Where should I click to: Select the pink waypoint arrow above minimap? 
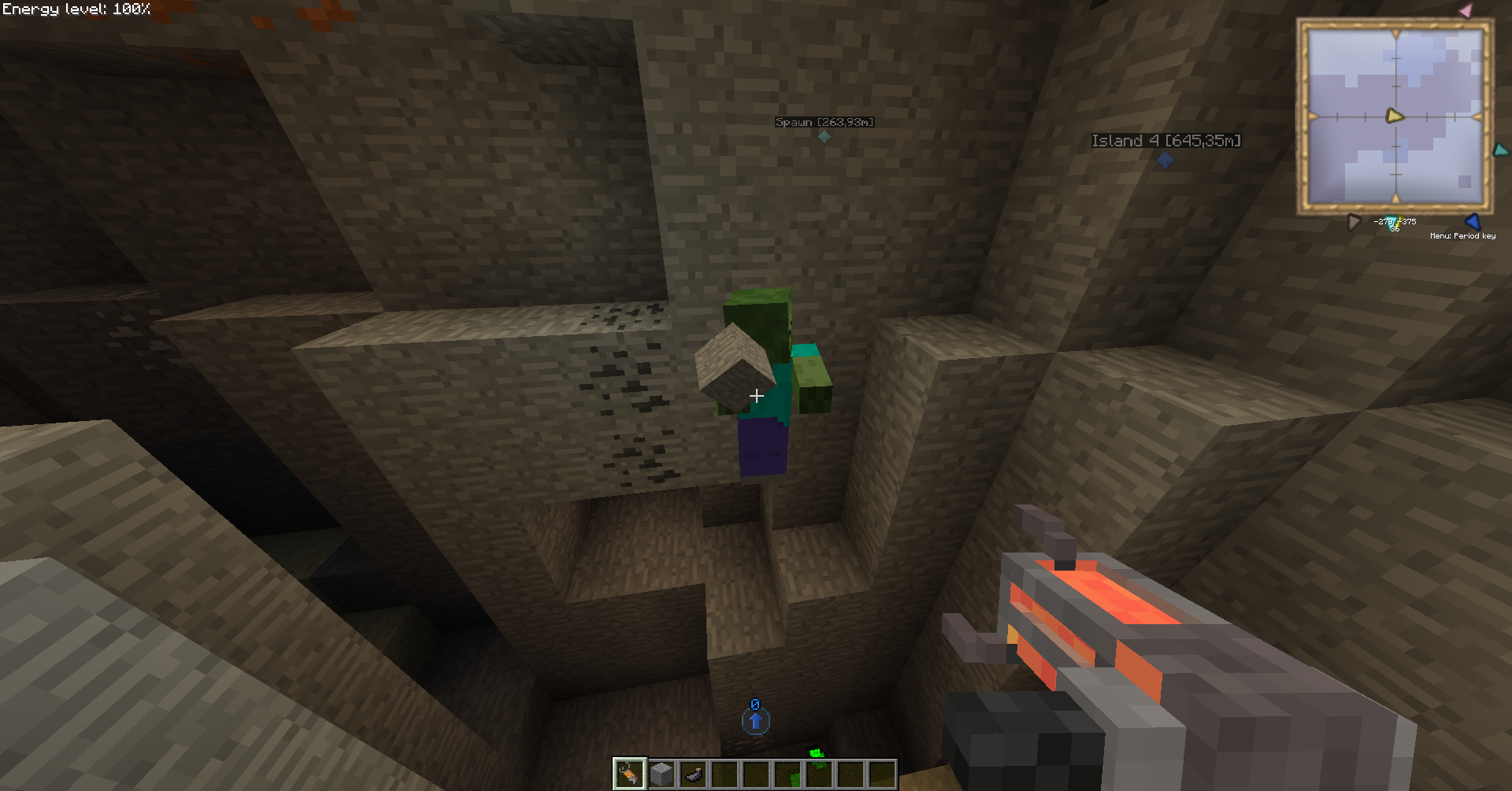point(1466,11)
